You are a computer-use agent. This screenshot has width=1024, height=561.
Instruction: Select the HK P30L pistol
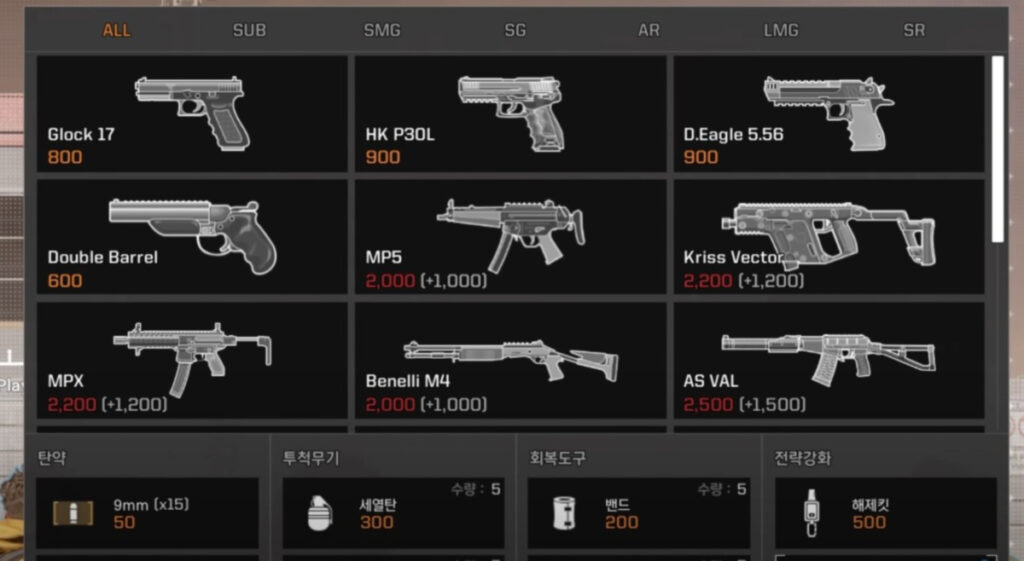(x=510, y=114)
